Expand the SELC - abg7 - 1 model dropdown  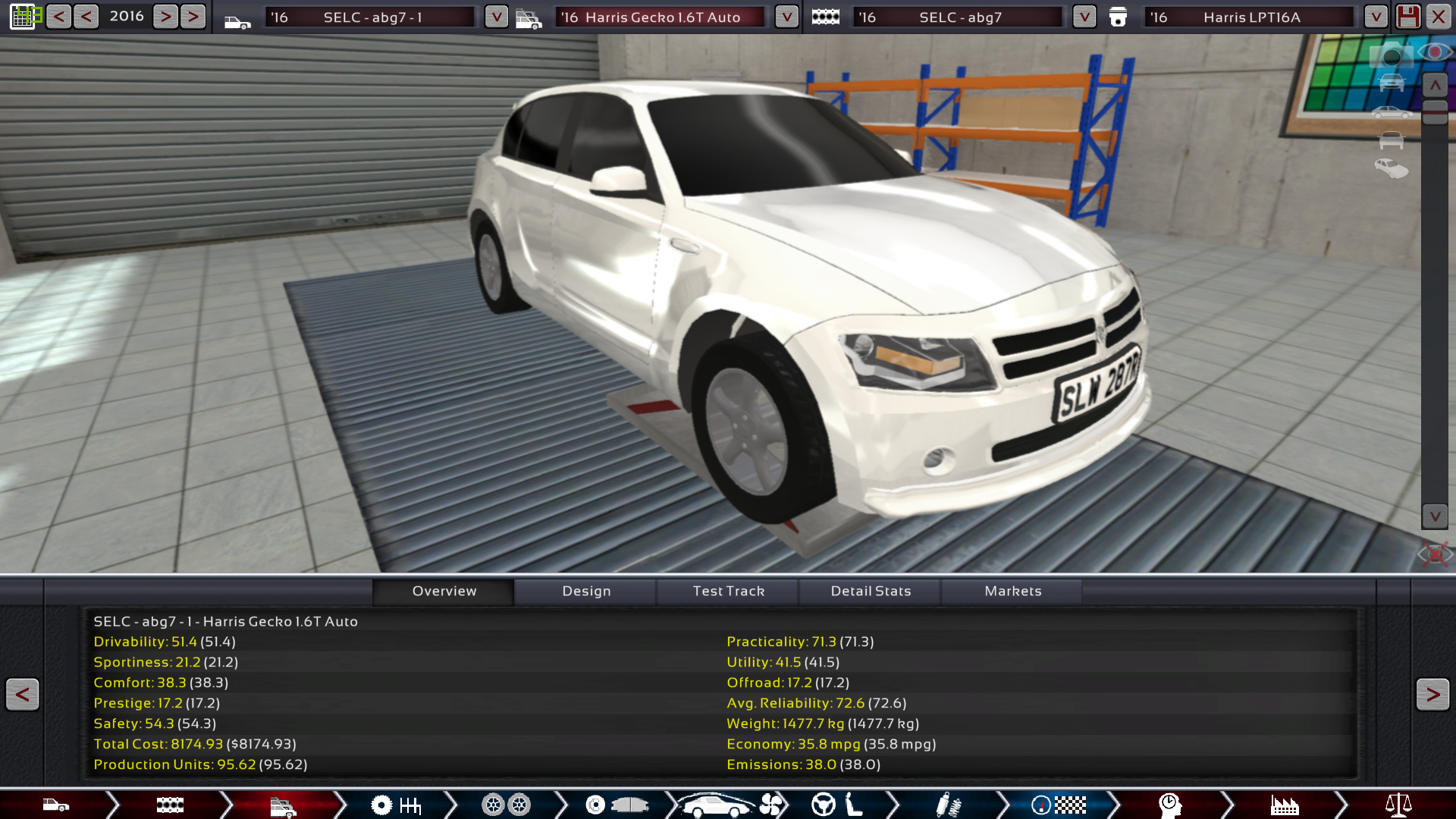pos(496,17)
